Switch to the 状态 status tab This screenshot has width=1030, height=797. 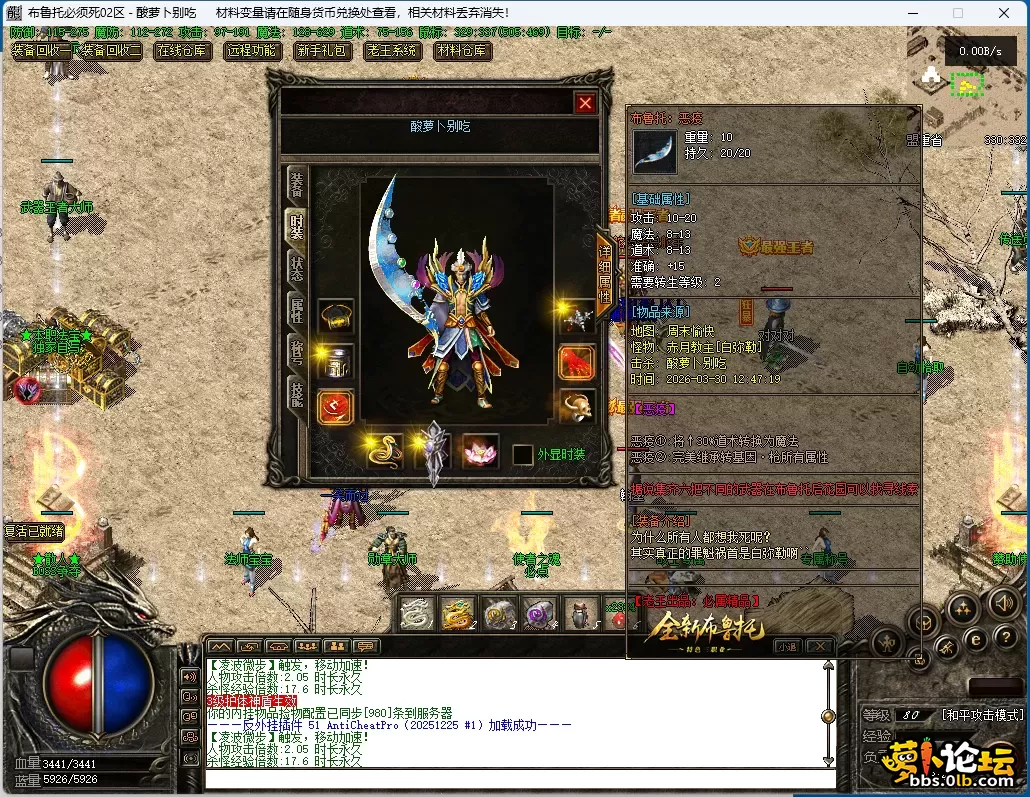[297, 268]
